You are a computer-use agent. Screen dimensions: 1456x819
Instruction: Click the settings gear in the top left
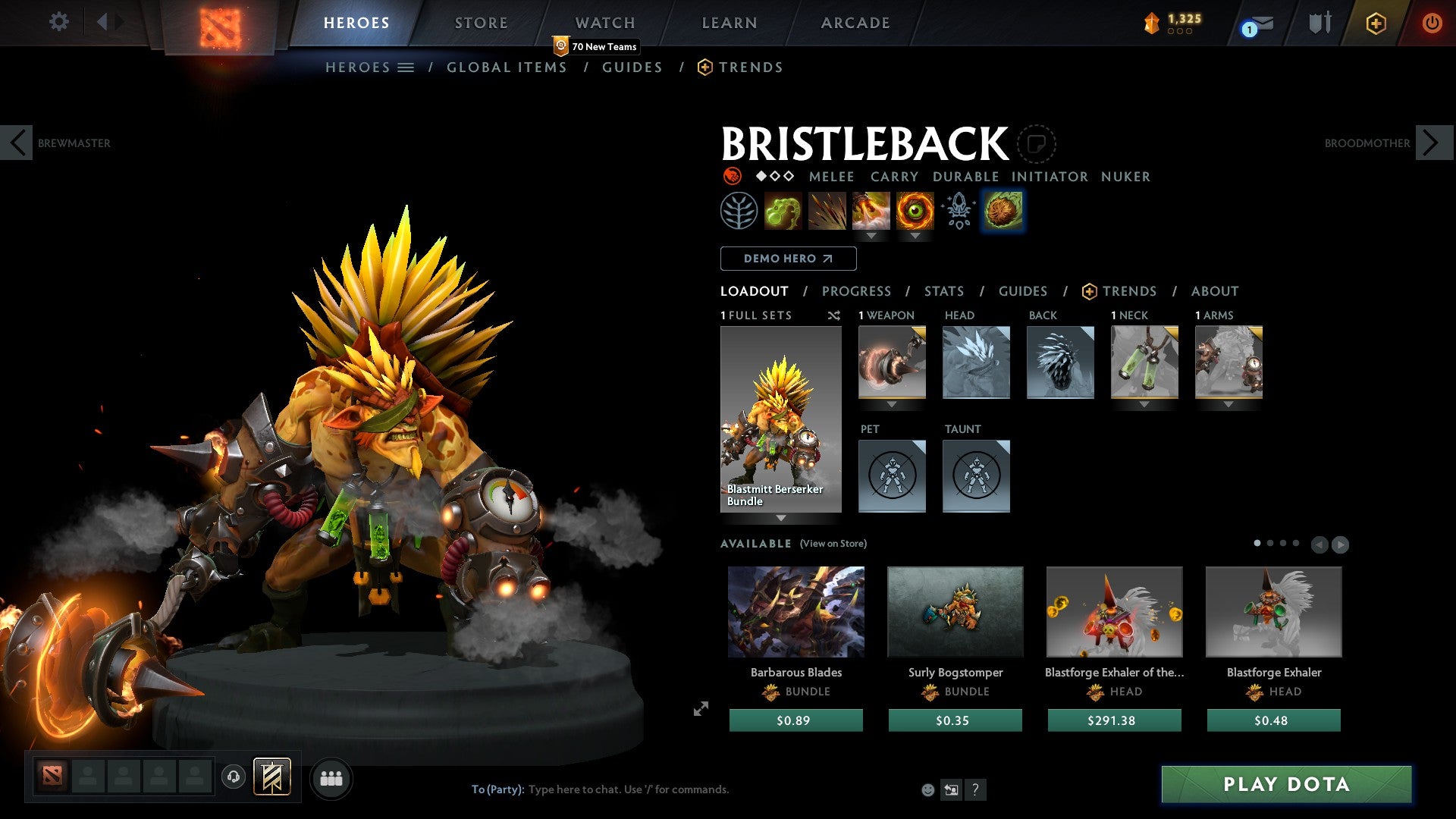tap(58, 22)
